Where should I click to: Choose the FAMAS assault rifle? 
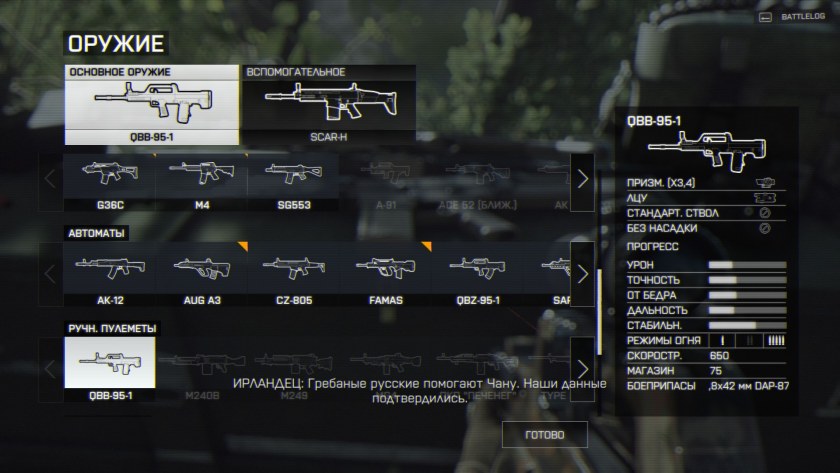384,273
